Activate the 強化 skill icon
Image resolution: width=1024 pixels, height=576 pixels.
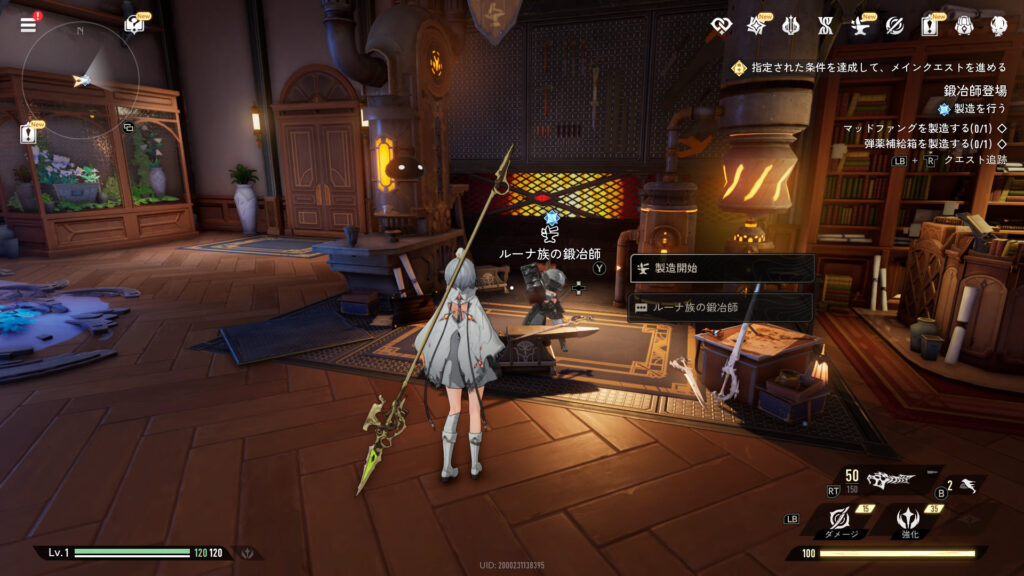(909, 518)
